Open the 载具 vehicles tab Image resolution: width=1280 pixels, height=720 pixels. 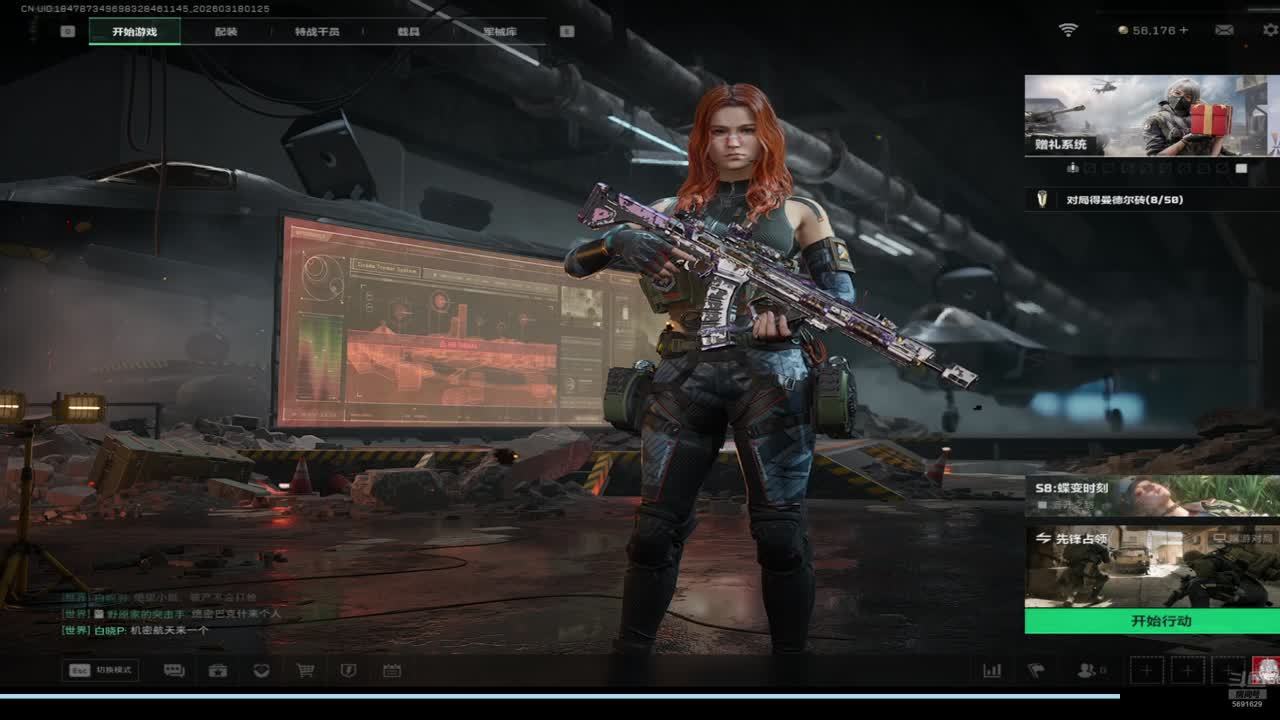(x=408, y=32)
